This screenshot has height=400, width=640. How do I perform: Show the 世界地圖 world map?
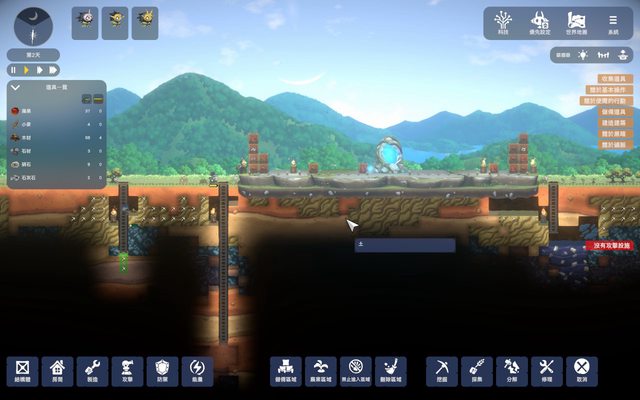coord(576,21)
